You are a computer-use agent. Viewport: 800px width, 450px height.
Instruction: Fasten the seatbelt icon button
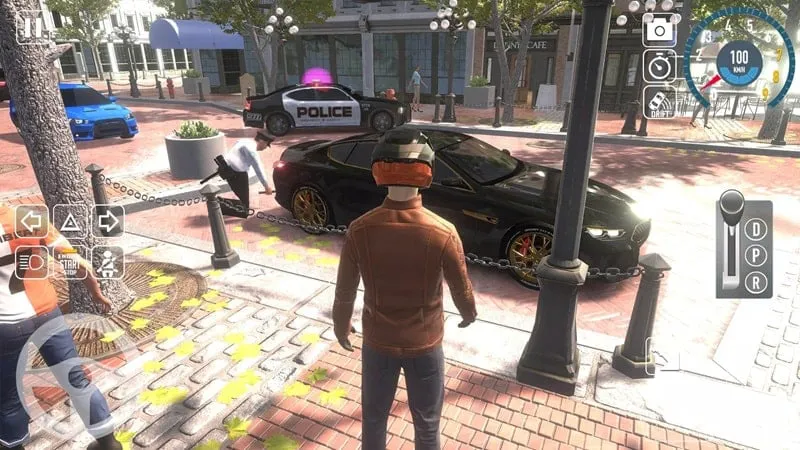(x=108, y=262)
